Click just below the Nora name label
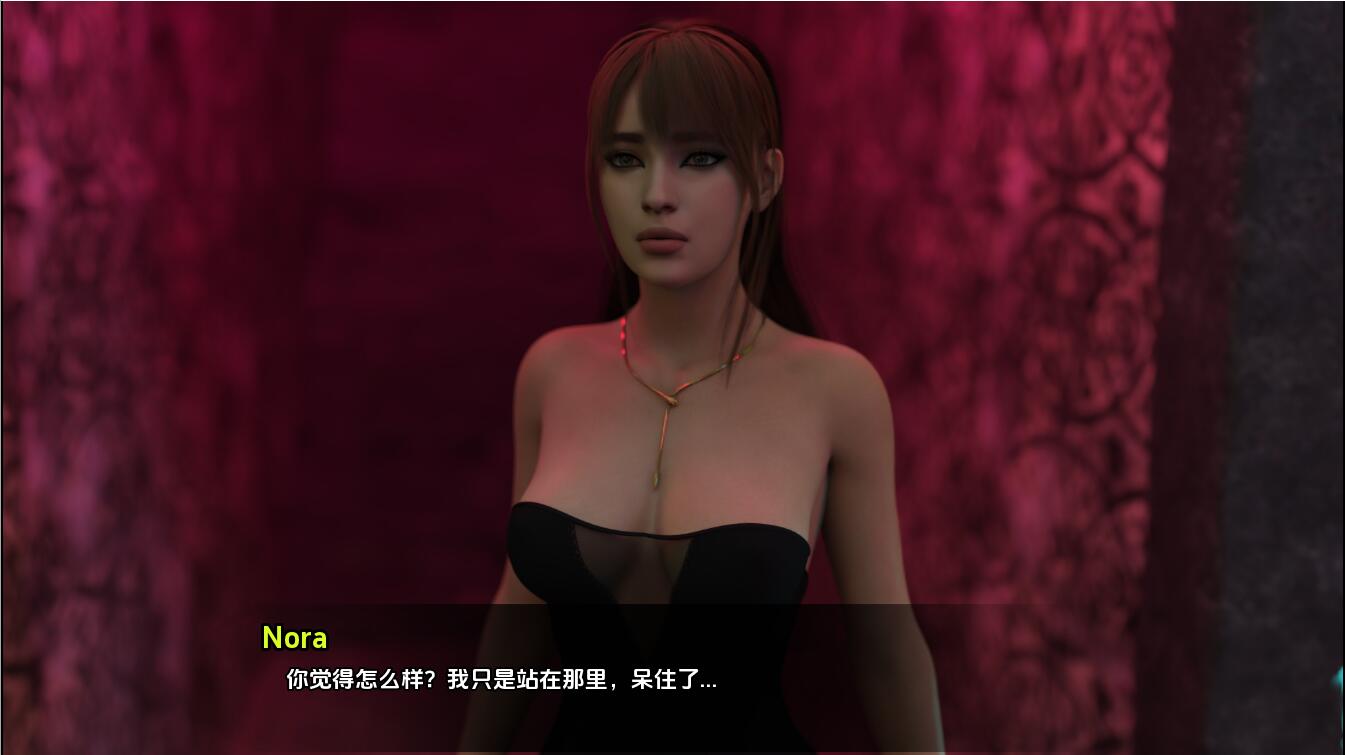1345x755 pixels. pyautogui.click(x=295, y=660)
